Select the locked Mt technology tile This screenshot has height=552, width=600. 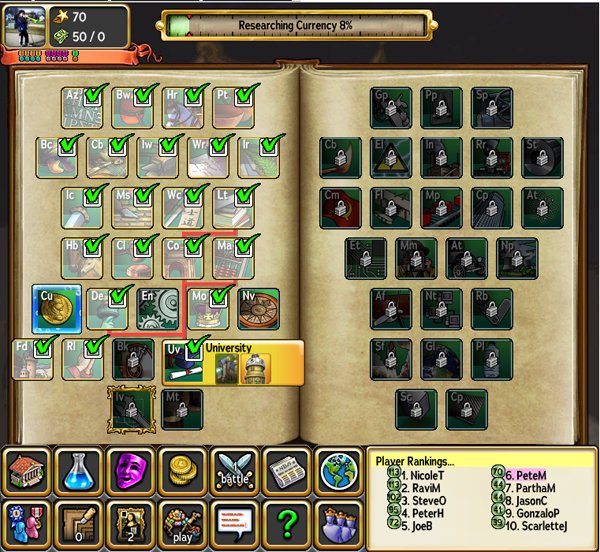coord(182,409)
